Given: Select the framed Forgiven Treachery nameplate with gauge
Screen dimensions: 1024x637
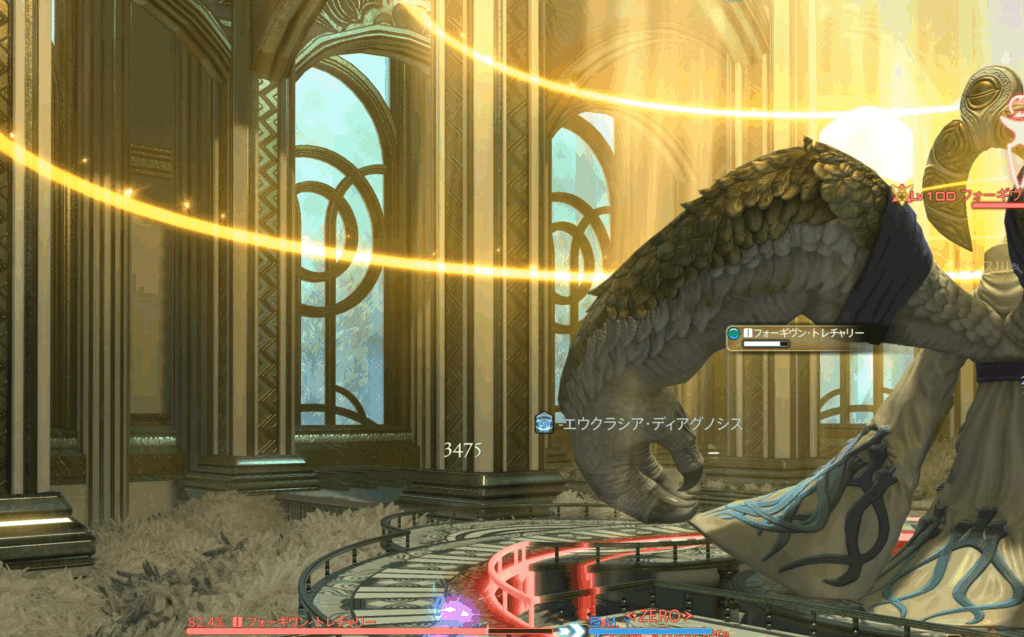Looking at the screenshot, I should point(796,337).
